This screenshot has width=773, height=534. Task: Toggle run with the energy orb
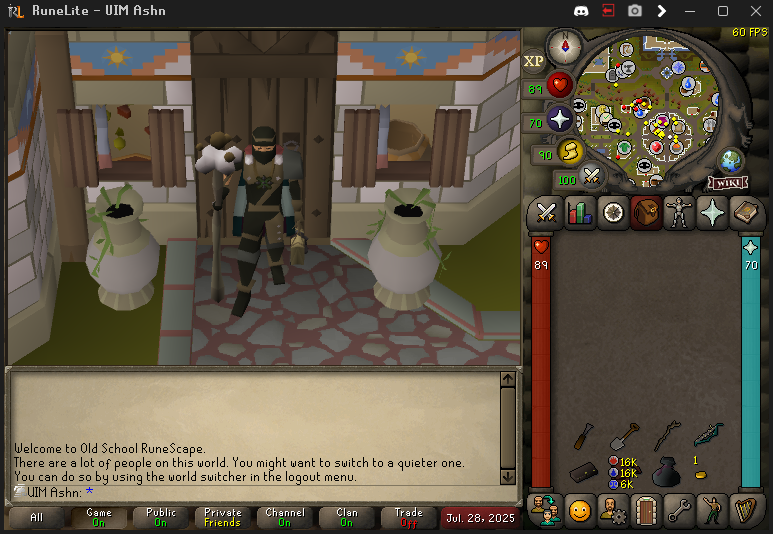click(x=571, y=153)
